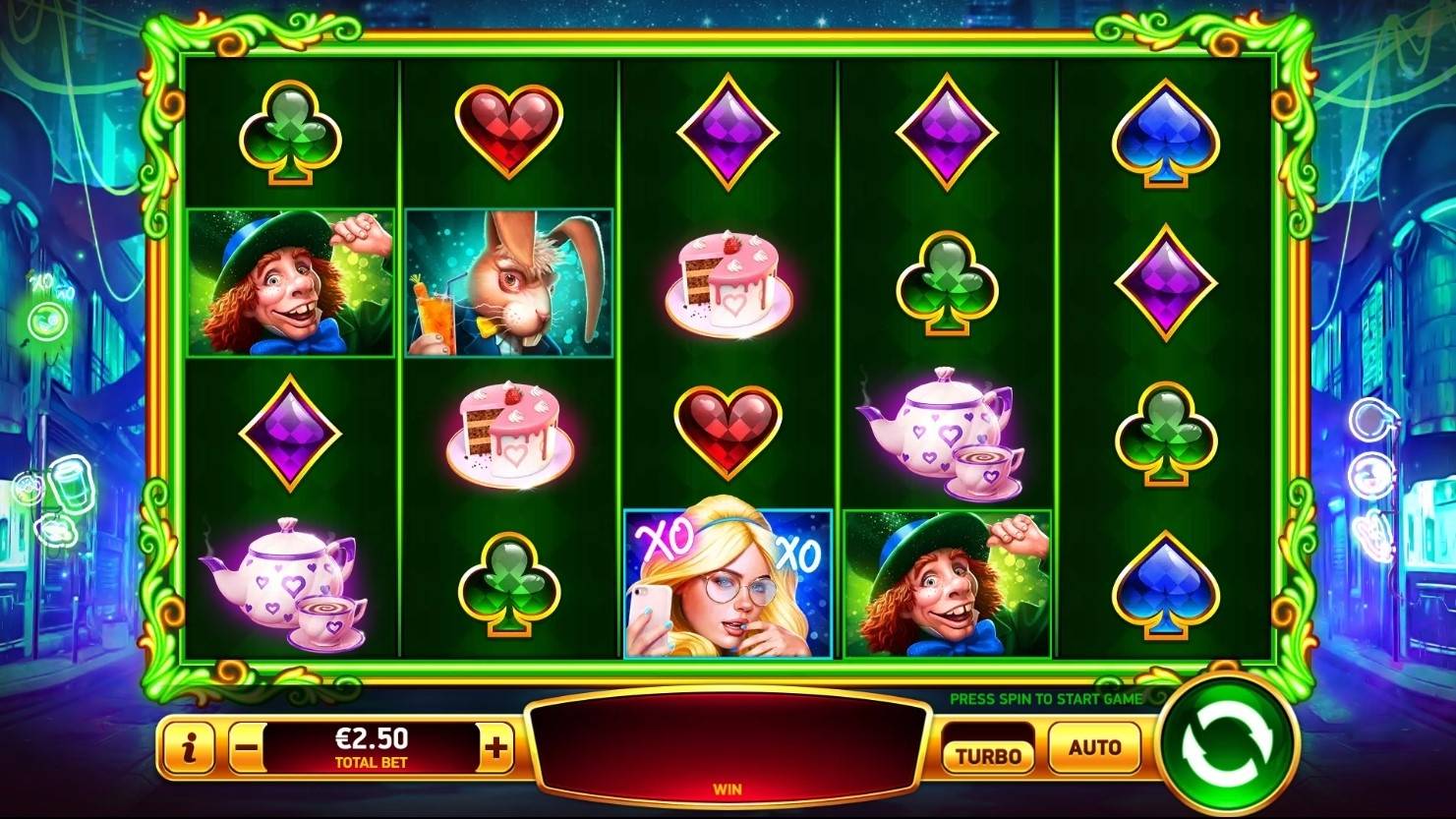Open the game info paytable
The width and height of the screenshot is (1456, 819).
click(188, 749)
